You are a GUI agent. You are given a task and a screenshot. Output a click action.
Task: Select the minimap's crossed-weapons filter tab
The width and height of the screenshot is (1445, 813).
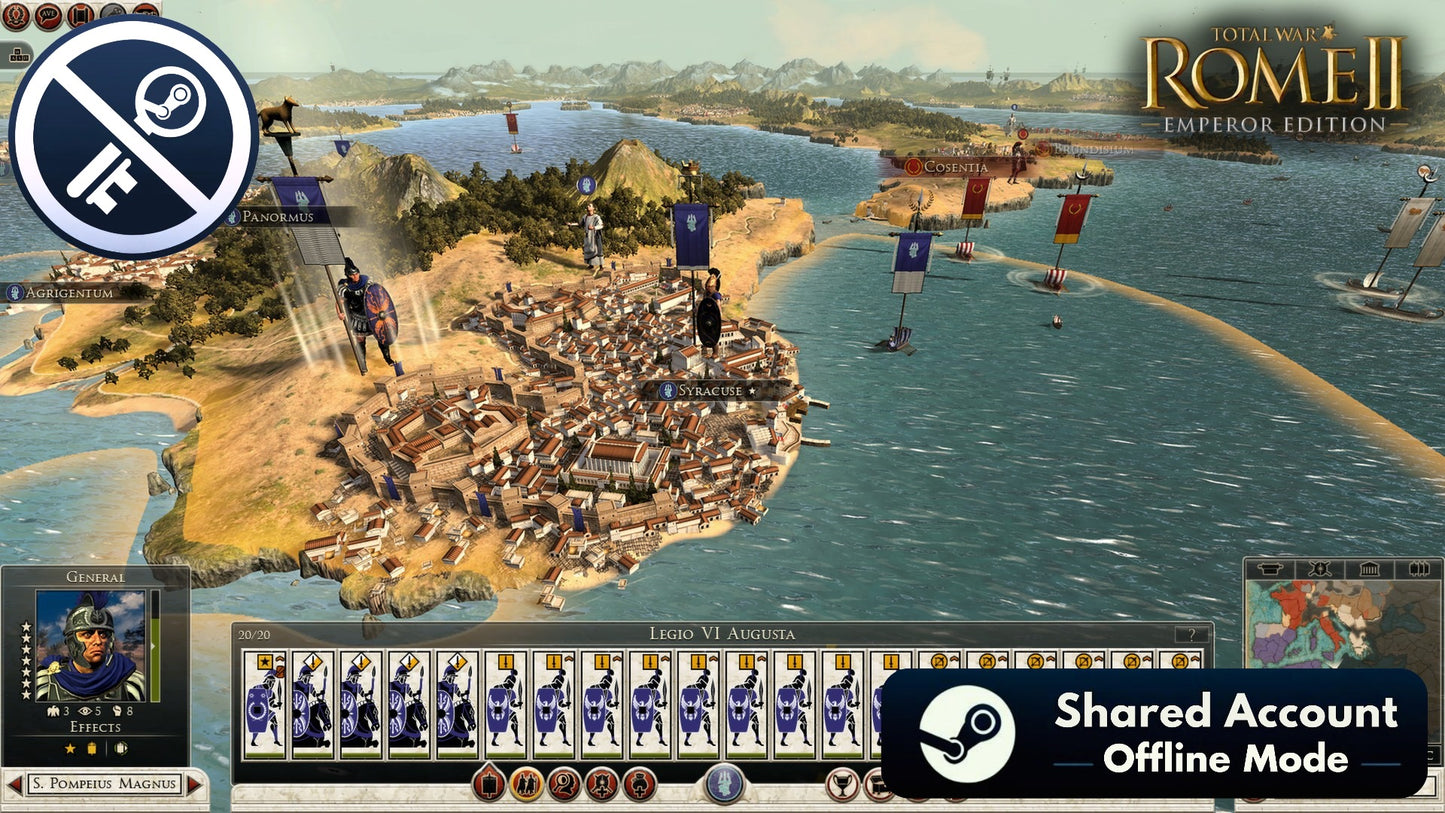tap(1321, 569)
